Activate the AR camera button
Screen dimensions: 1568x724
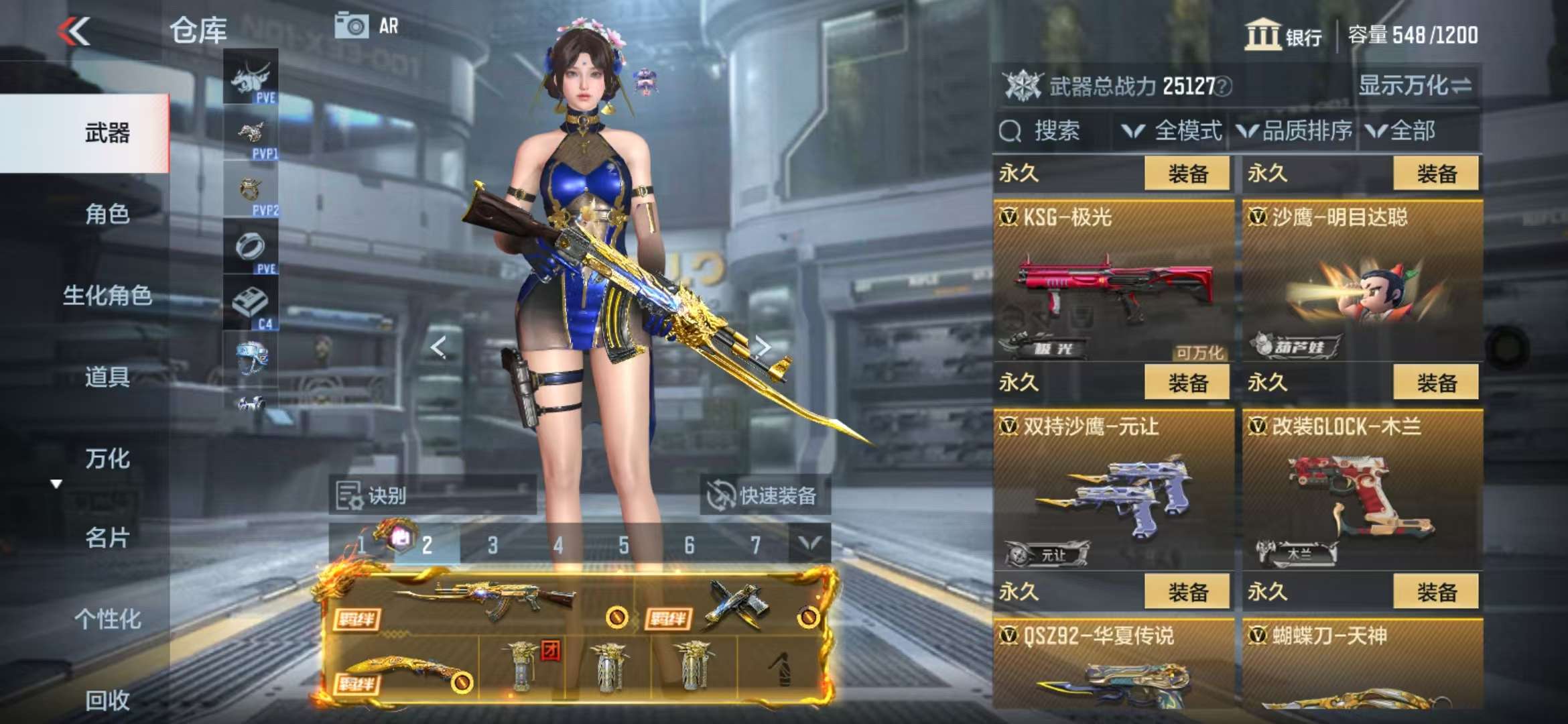[x=366, y=26]
